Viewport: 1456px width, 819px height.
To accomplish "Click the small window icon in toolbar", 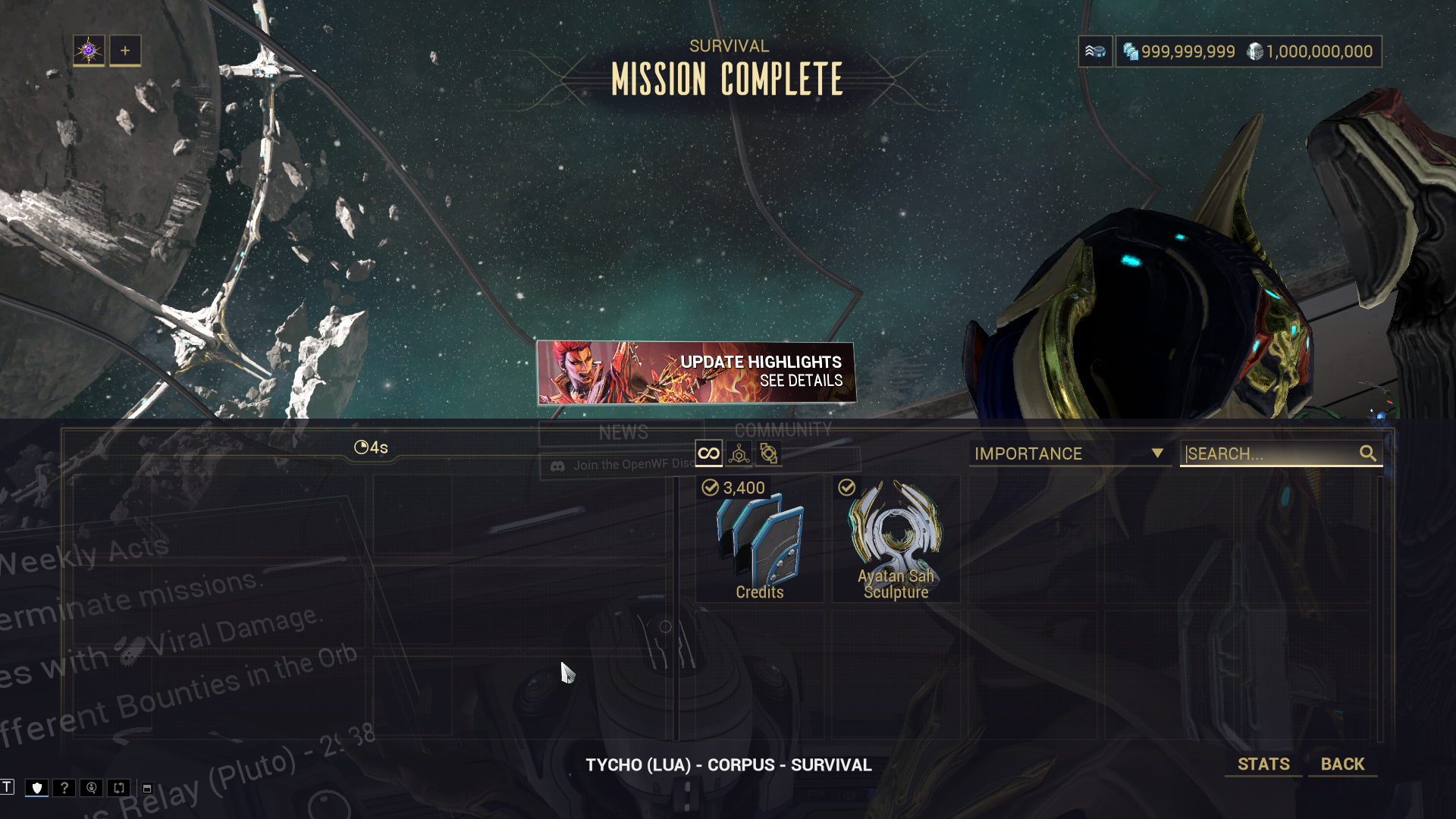I will click(x=147, y=789).
